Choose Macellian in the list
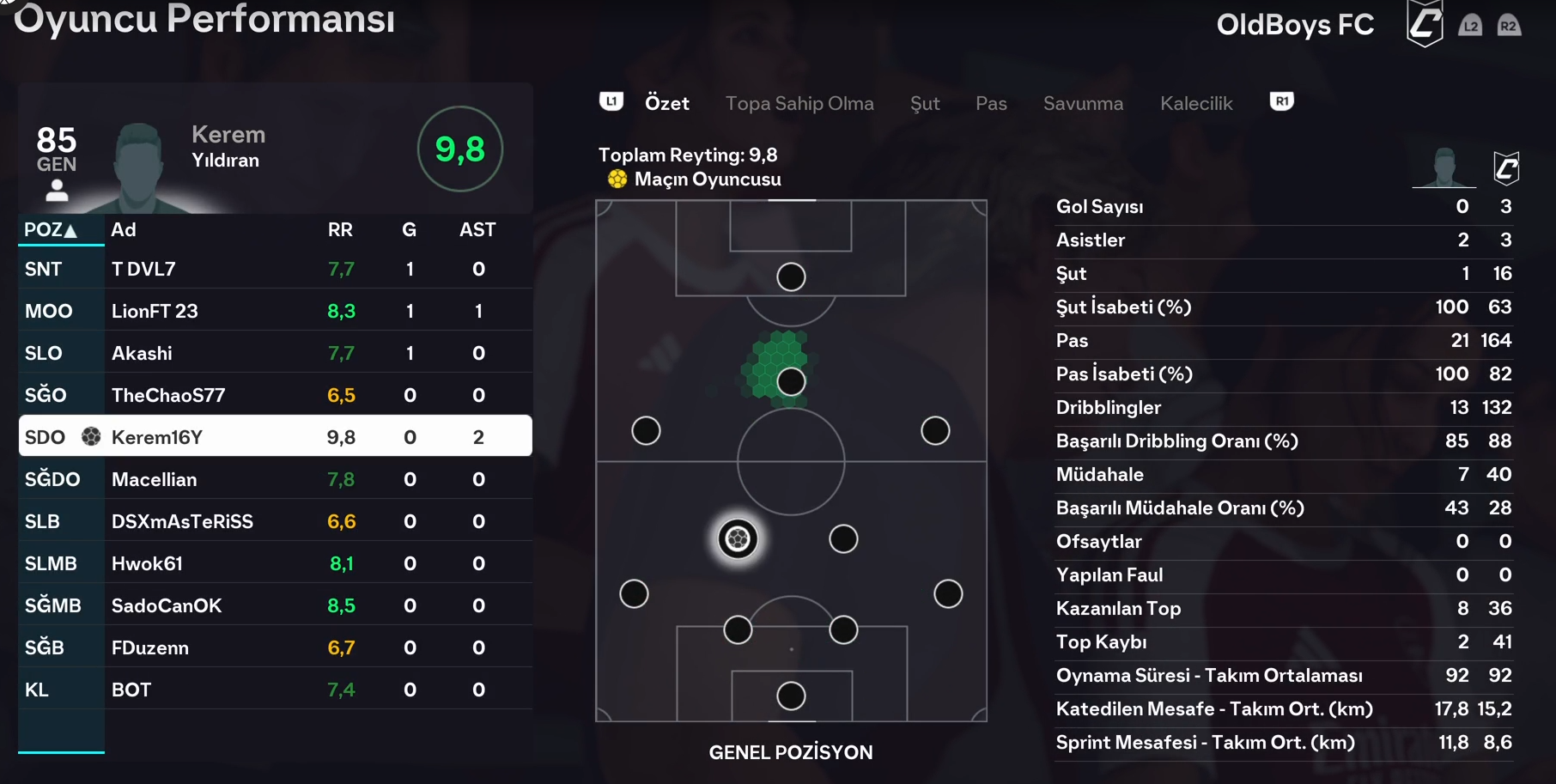The image size is (1556, 784). (275, 480)
